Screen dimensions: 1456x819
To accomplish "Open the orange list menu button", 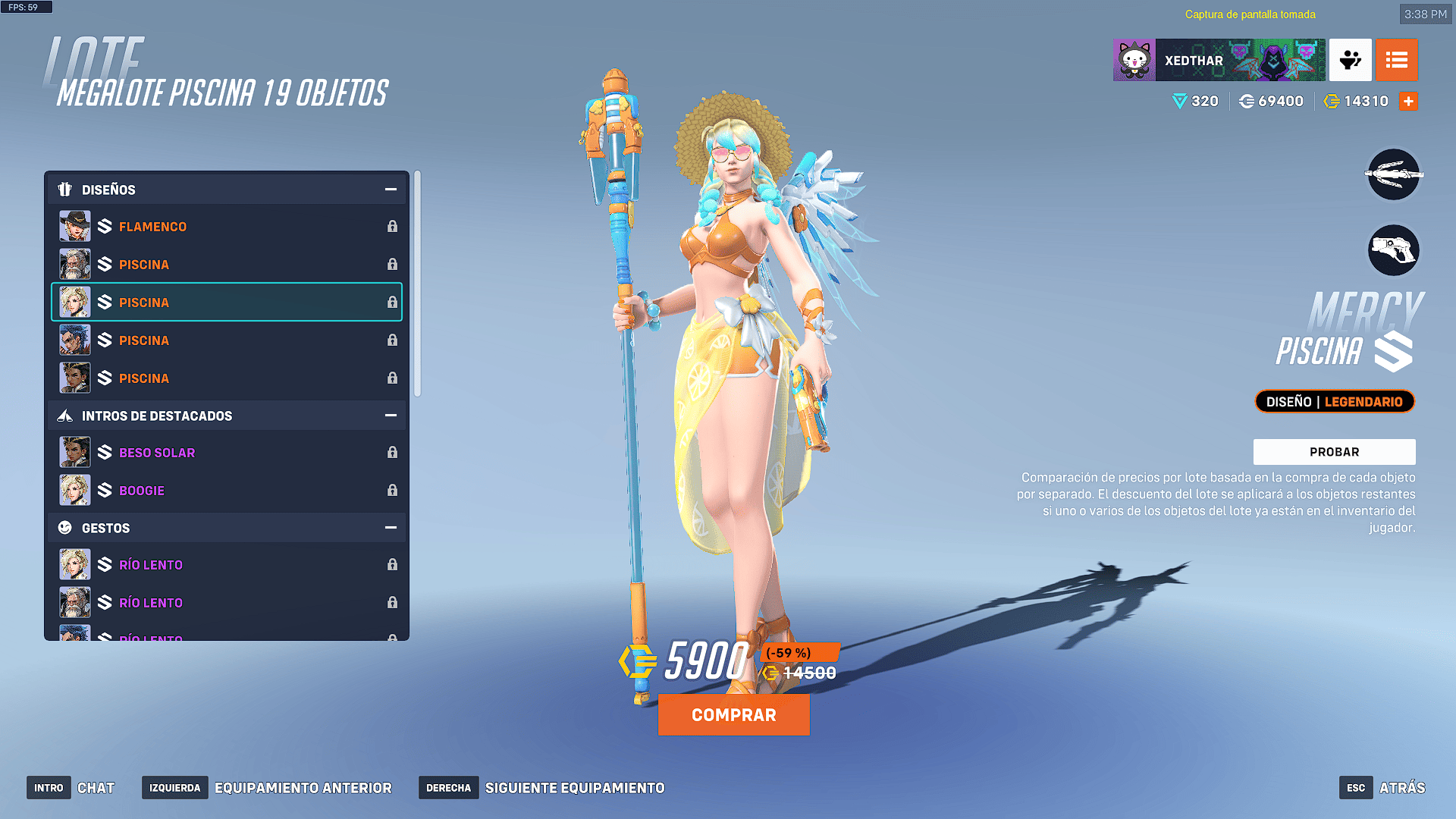I will tap(1396, 61).
